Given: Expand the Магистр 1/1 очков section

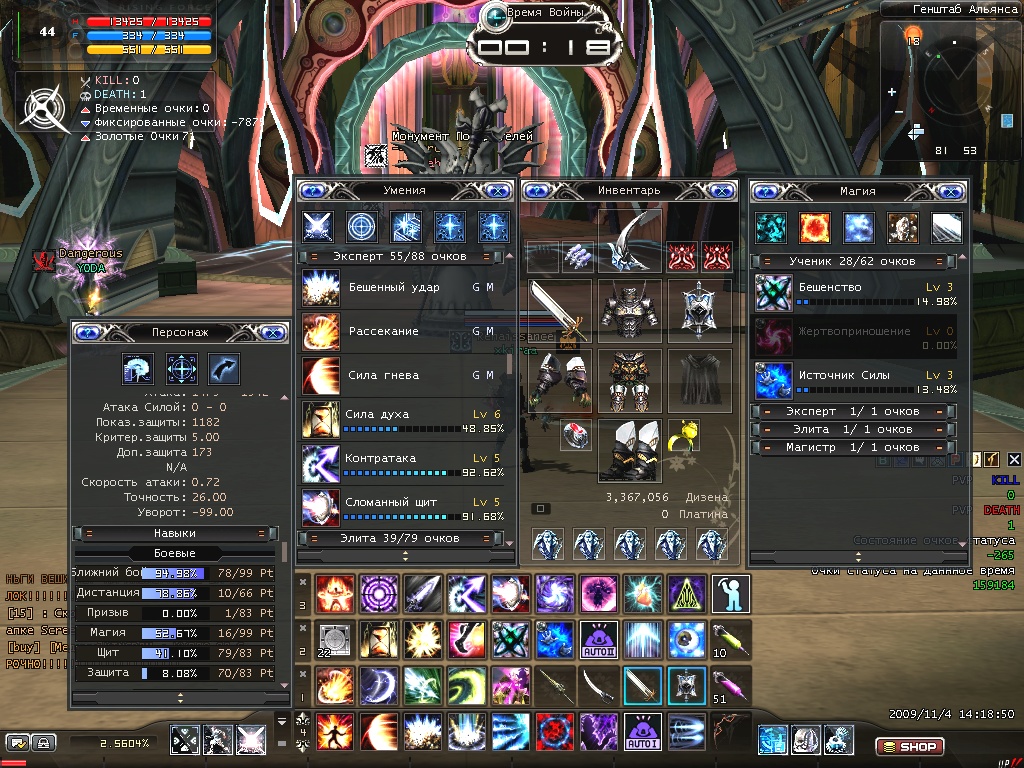Looking at the screenshot, I should click(853, 448).
